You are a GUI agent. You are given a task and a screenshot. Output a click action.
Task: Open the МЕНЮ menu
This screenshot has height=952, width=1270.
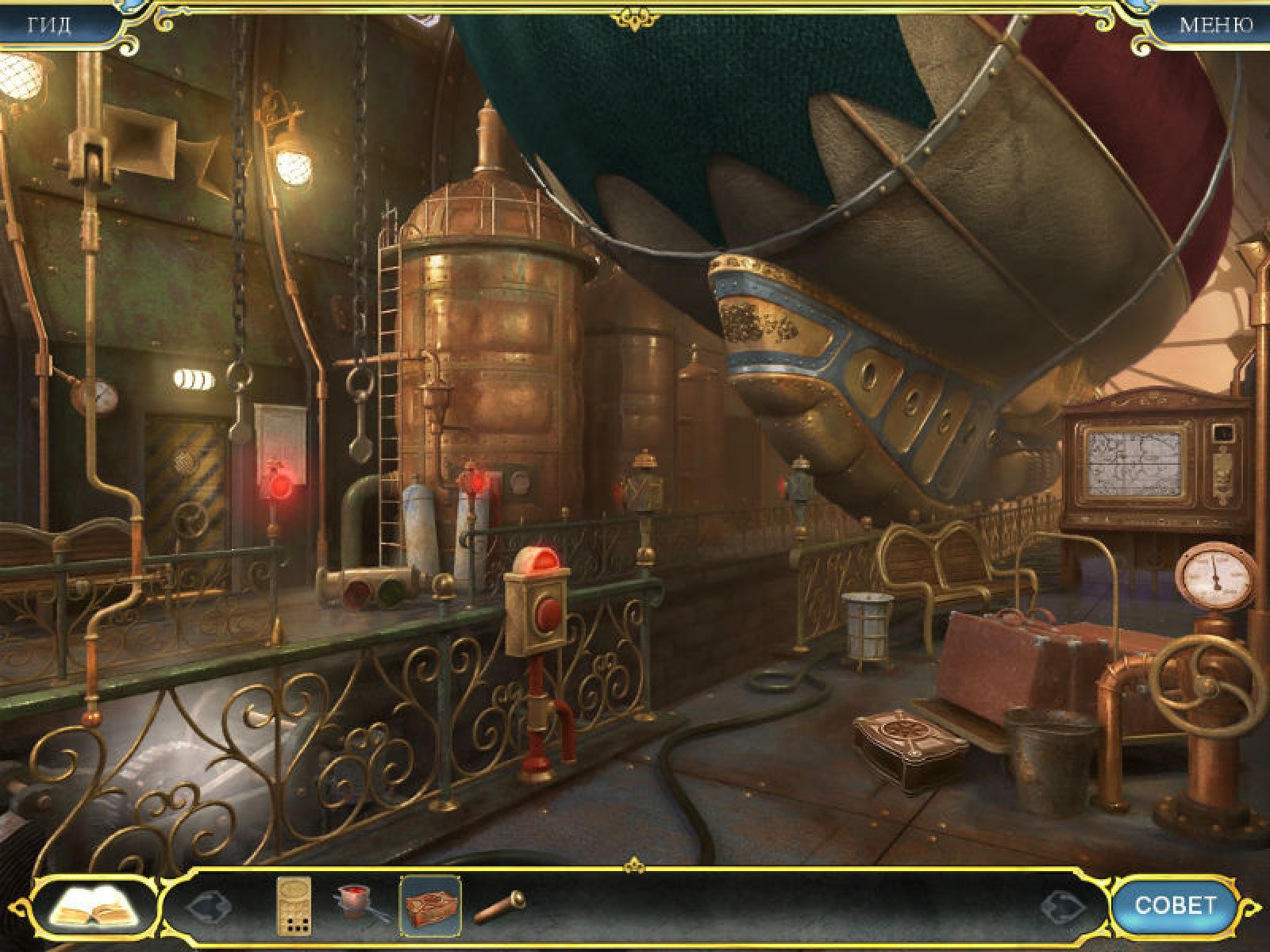click(1215, 25)
